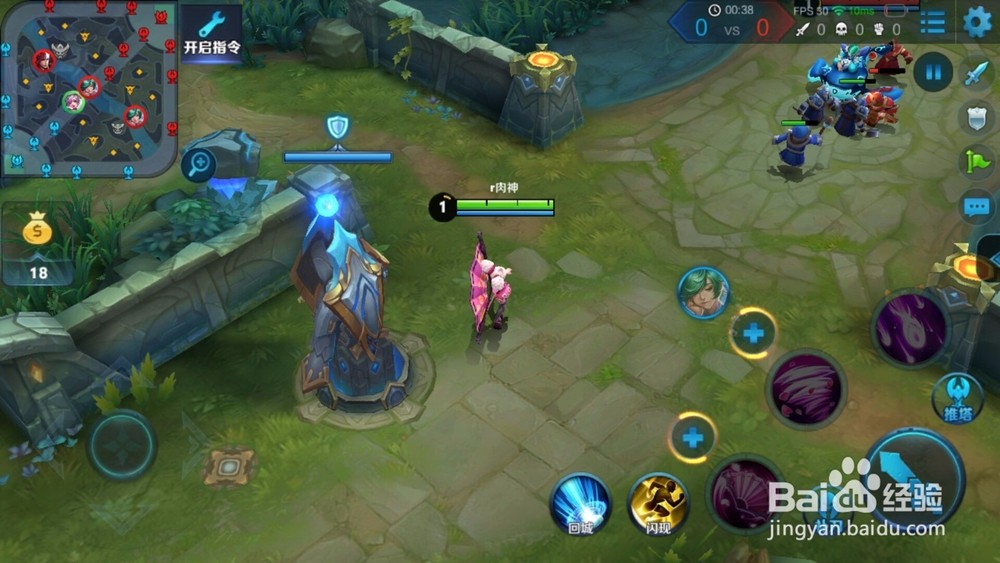Cast the purple tornado skill
The width and height of the screenshot is (1000, 563).
click(x=805, y=389)
